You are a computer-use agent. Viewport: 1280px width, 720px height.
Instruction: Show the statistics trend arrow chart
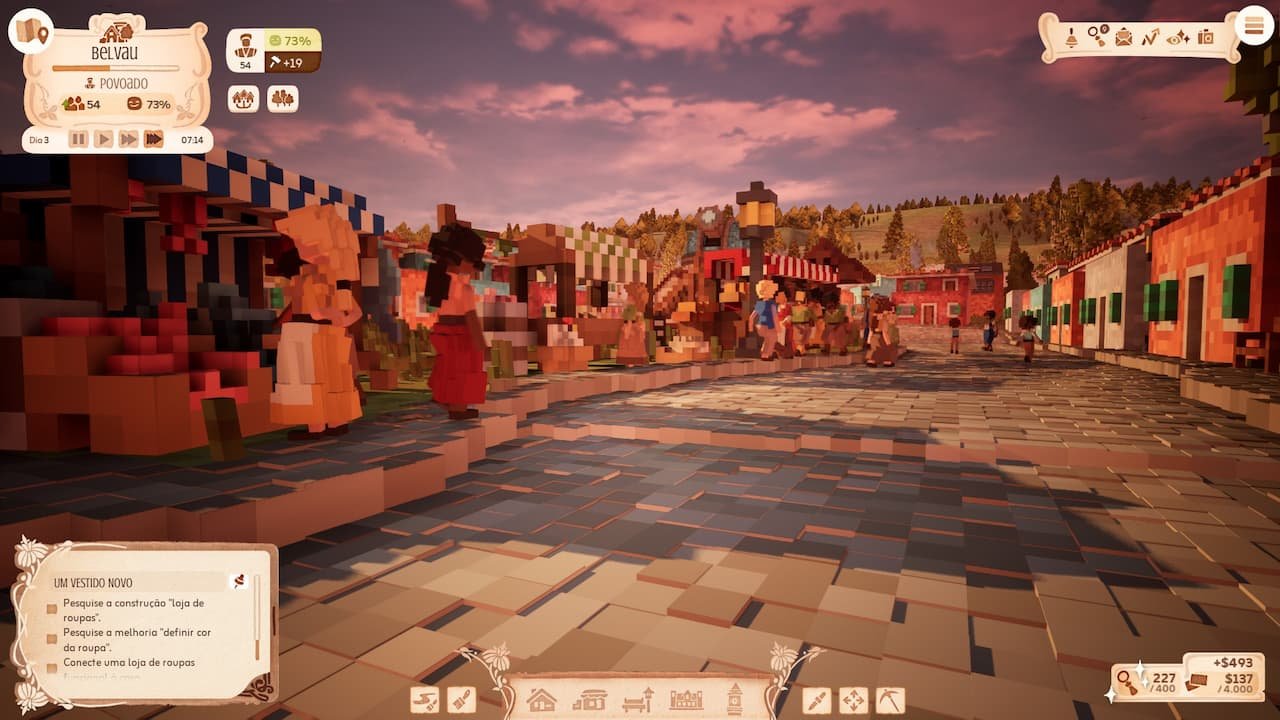click(1150, 38)
